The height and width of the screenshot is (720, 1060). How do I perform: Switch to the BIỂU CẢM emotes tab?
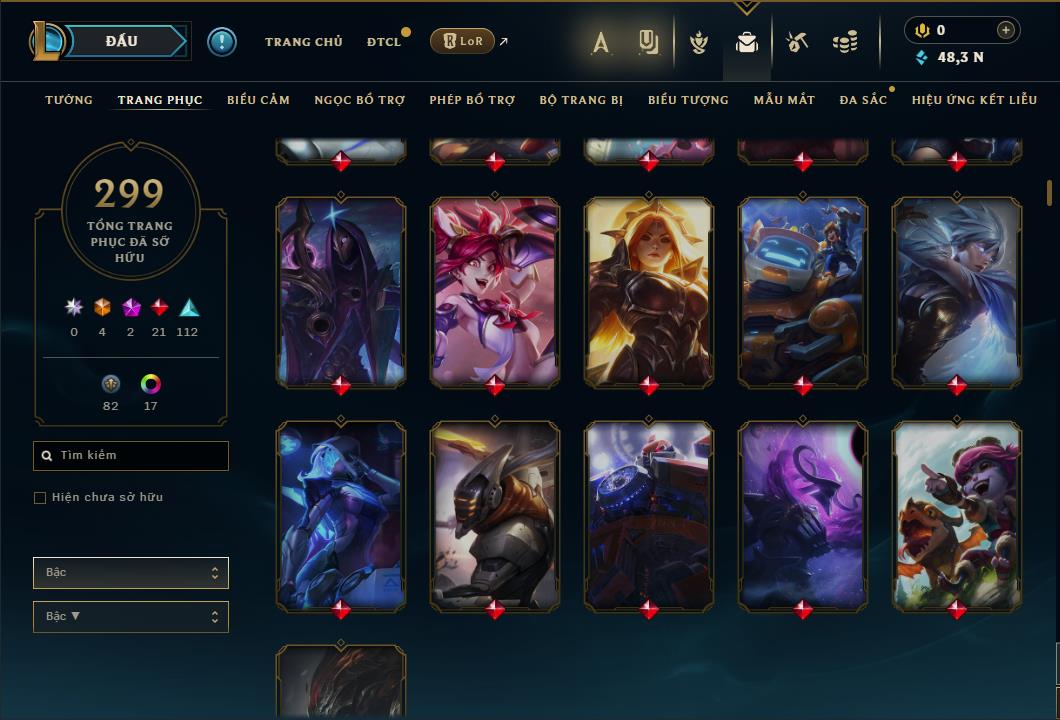tap(258, 100)
